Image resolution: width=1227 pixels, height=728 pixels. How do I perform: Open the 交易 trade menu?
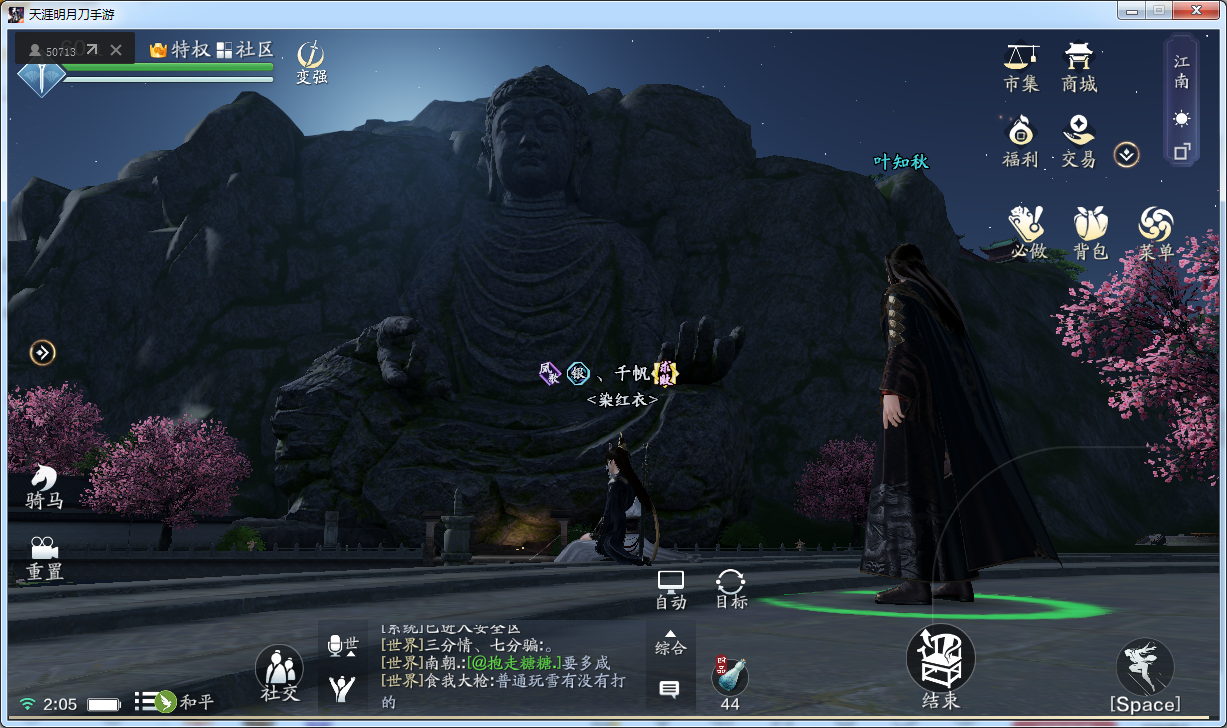click(x=1078, y=141)
